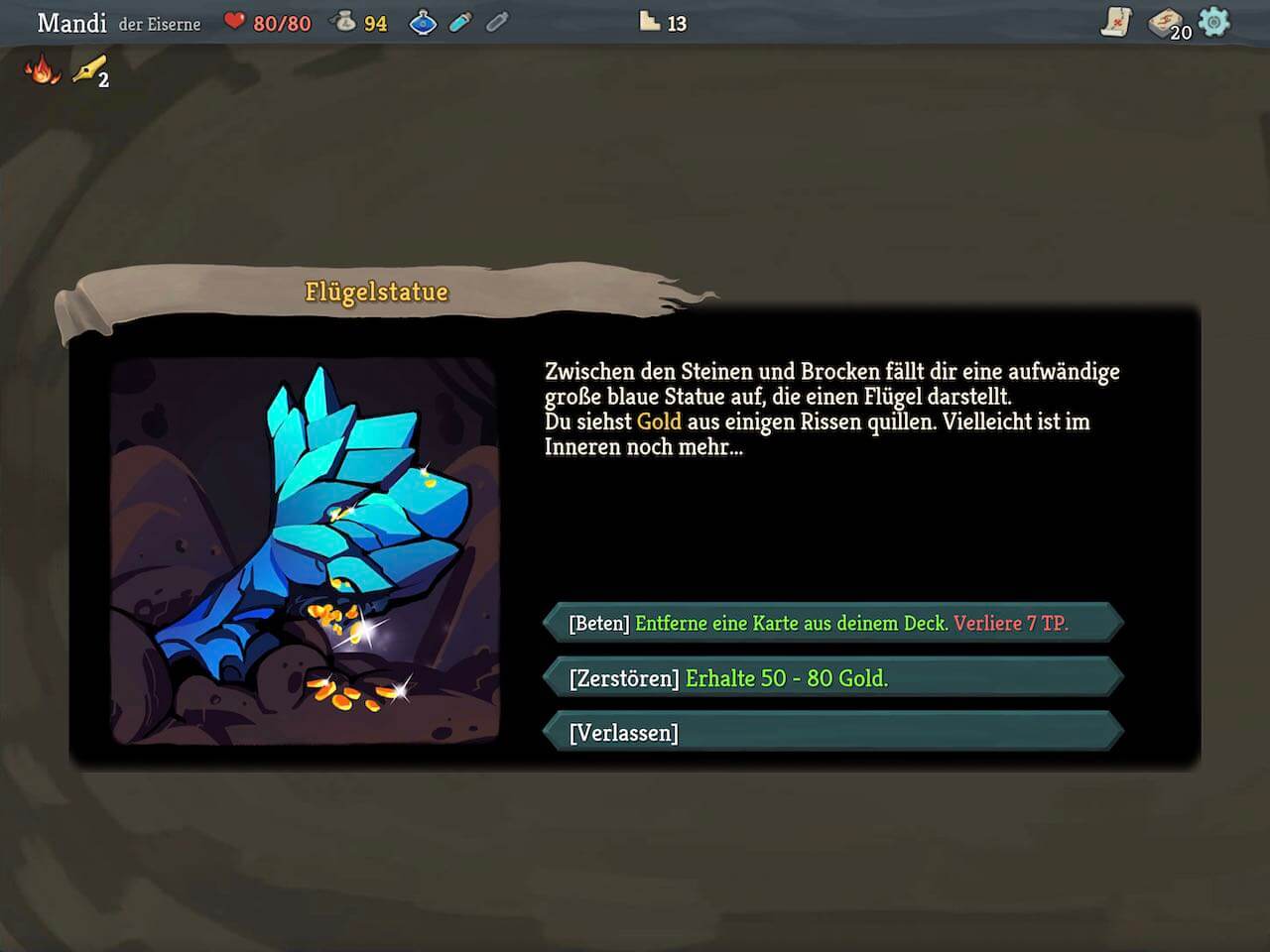Inspect the golden pen nib relic

(x=89, y=70)
